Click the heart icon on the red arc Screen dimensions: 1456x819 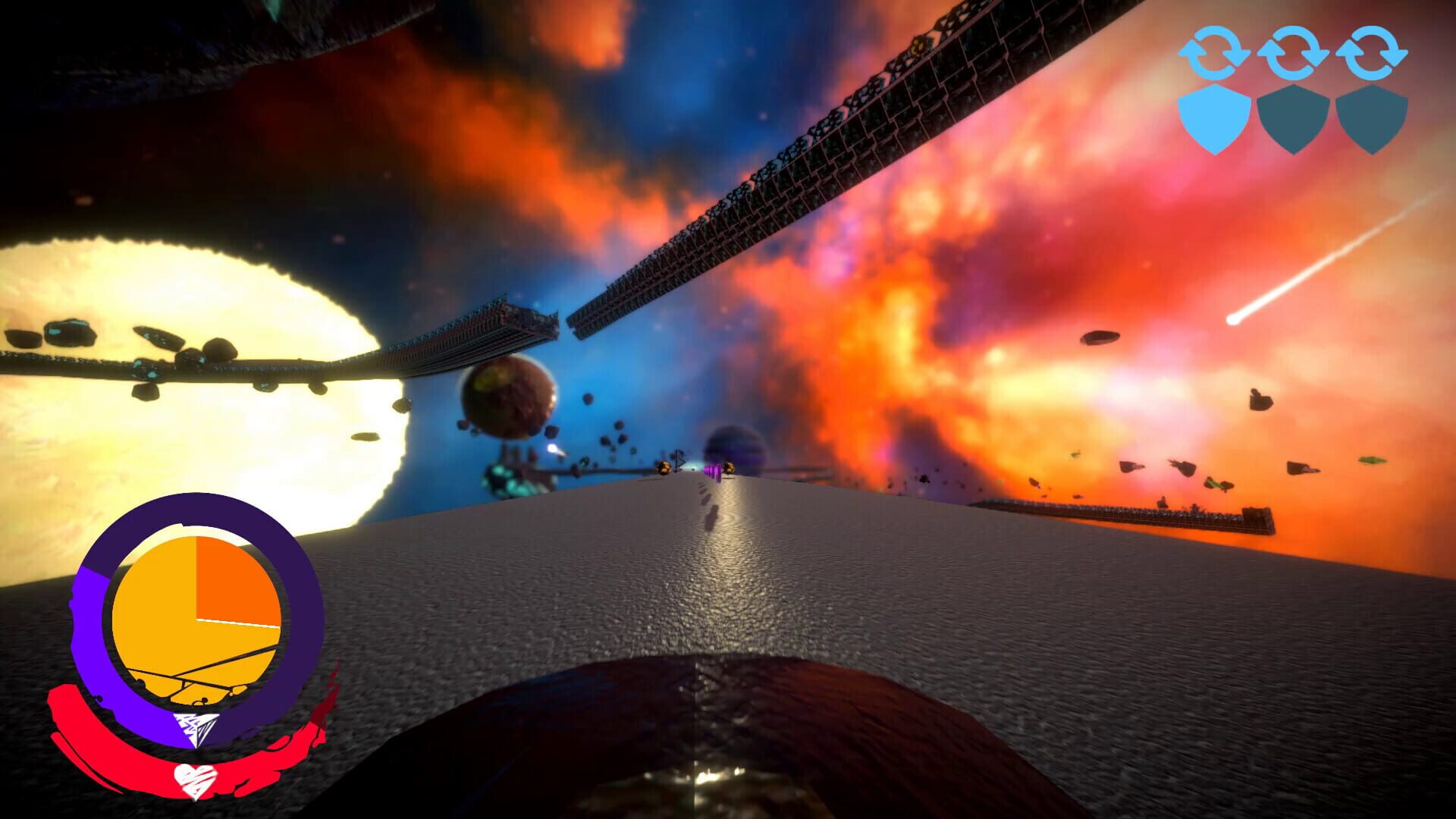click(x=195, y=781)
